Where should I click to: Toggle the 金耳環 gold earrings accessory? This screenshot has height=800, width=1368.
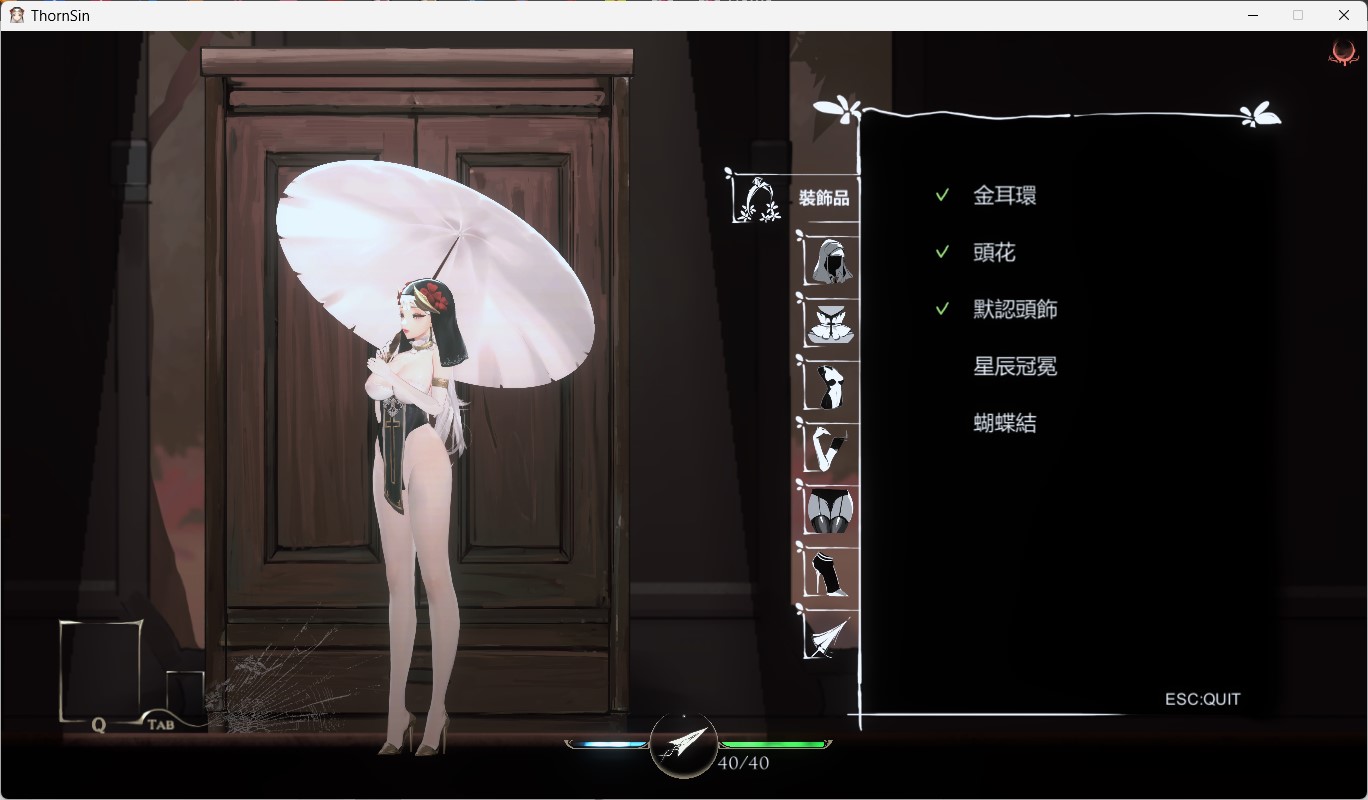coord(1004,196)
